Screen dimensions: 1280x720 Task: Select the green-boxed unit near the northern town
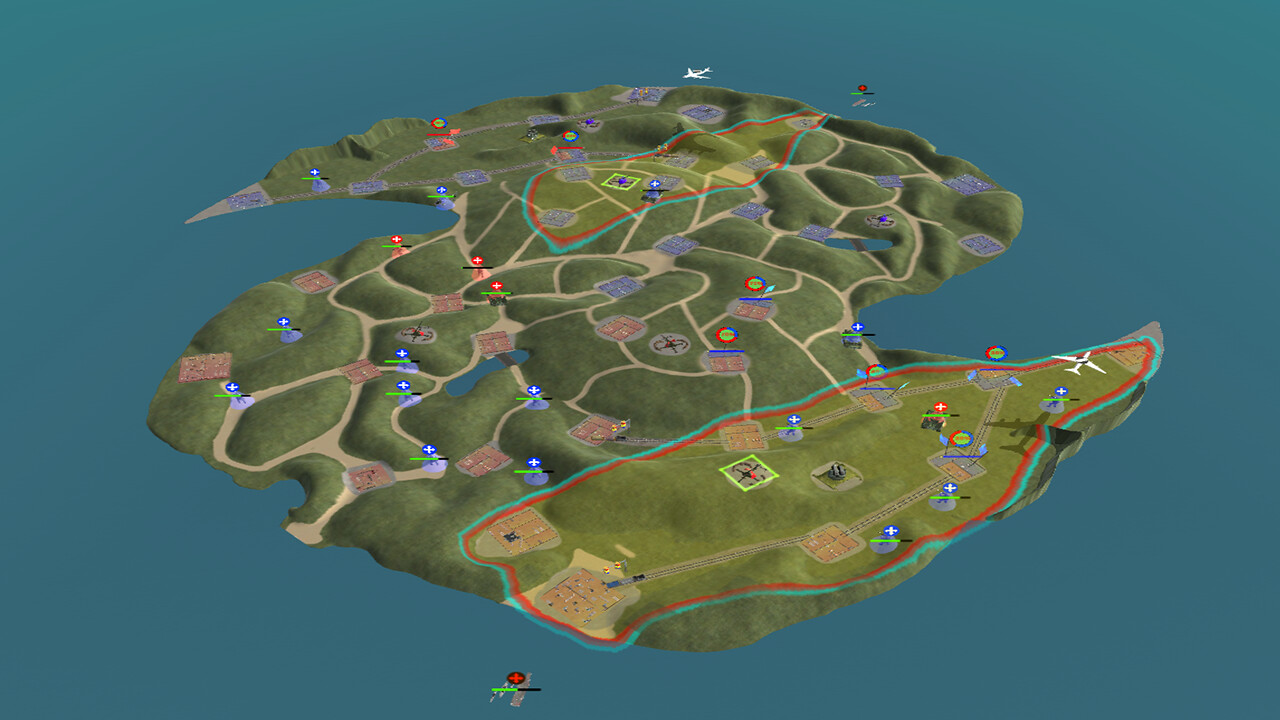(x=621, y=179)
